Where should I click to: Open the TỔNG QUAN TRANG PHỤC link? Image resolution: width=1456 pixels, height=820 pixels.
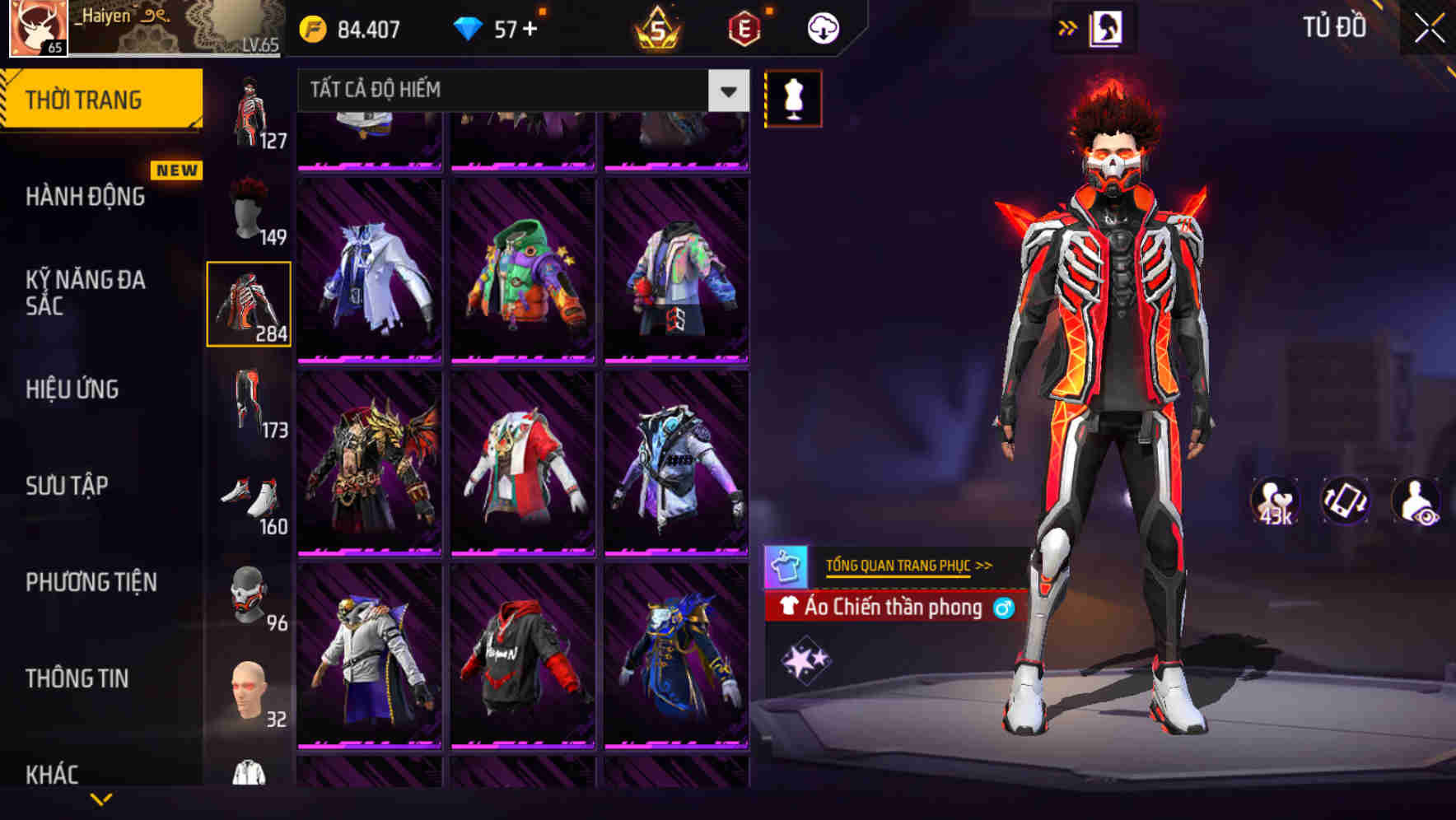tap(906, 565)
